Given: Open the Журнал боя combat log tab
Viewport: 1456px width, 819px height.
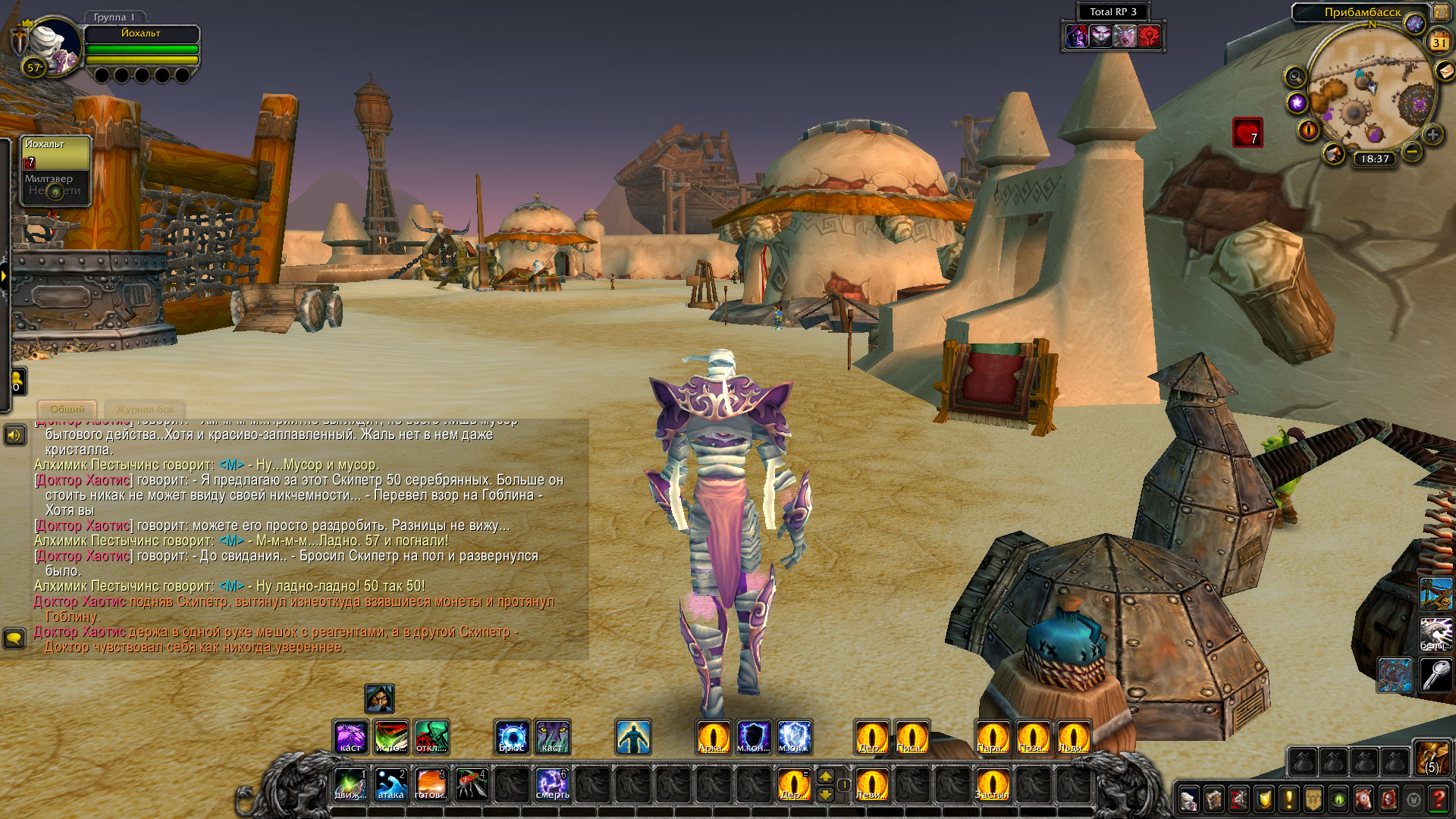Looking at the screenshot, I should [144, 409].
